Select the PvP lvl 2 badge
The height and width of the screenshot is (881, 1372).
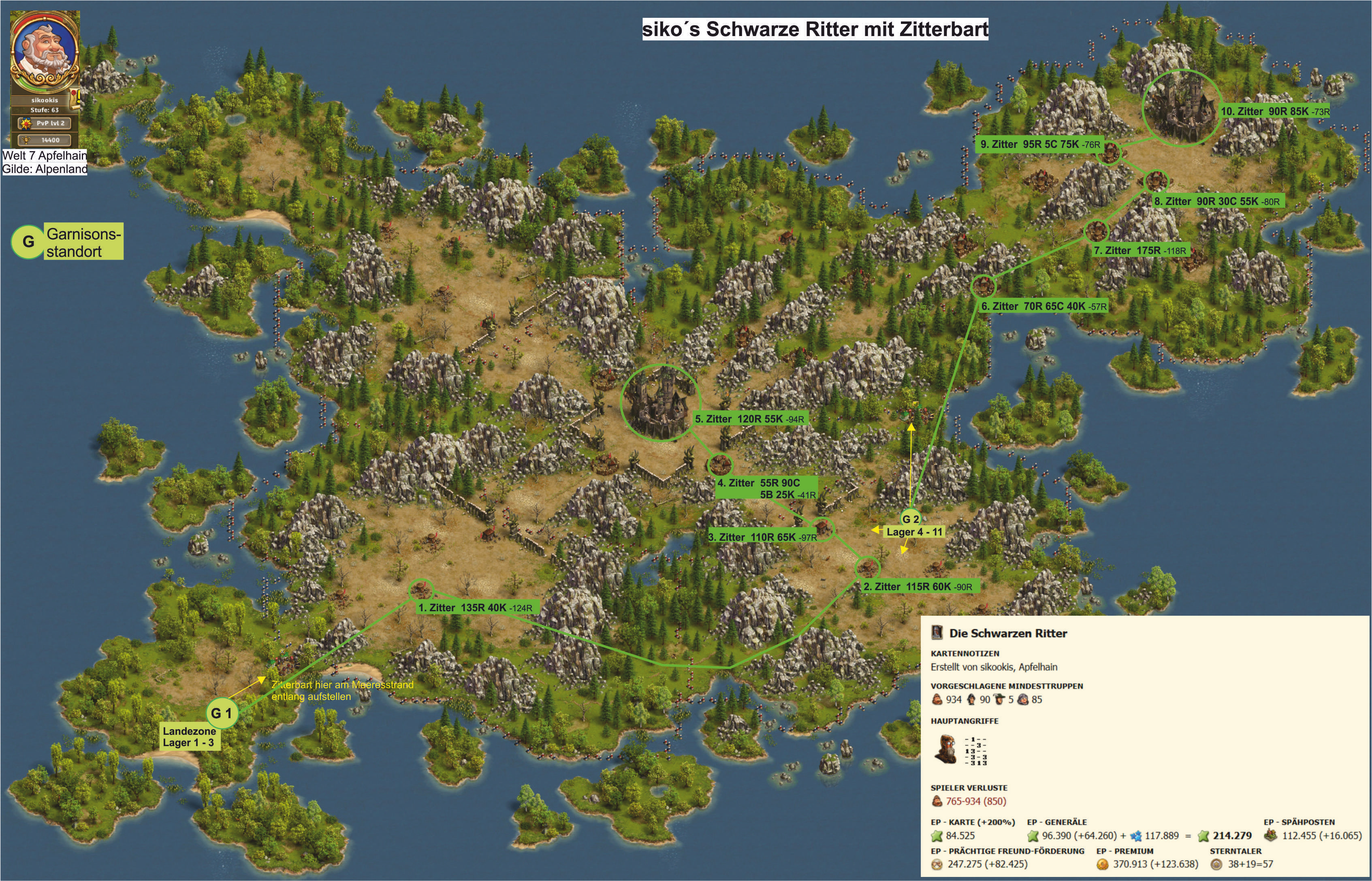point(45,123)
